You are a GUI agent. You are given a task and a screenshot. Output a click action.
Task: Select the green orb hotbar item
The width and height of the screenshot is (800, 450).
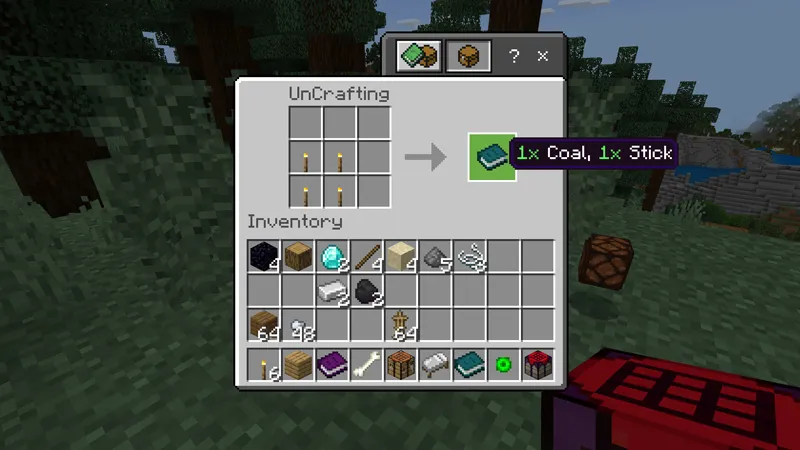coord(503,365)
